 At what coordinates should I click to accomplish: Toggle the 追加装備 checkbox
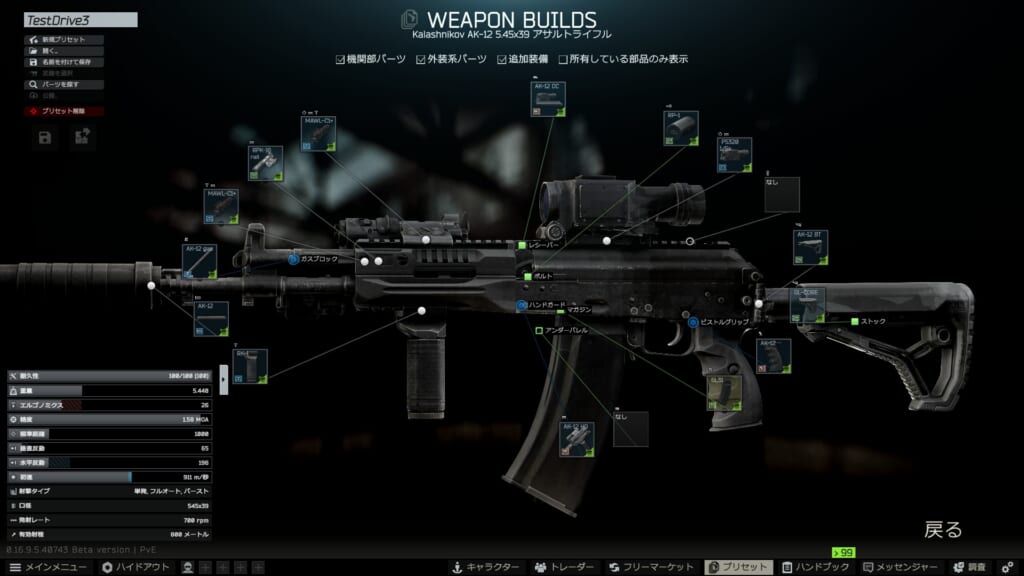pos(502,59)
